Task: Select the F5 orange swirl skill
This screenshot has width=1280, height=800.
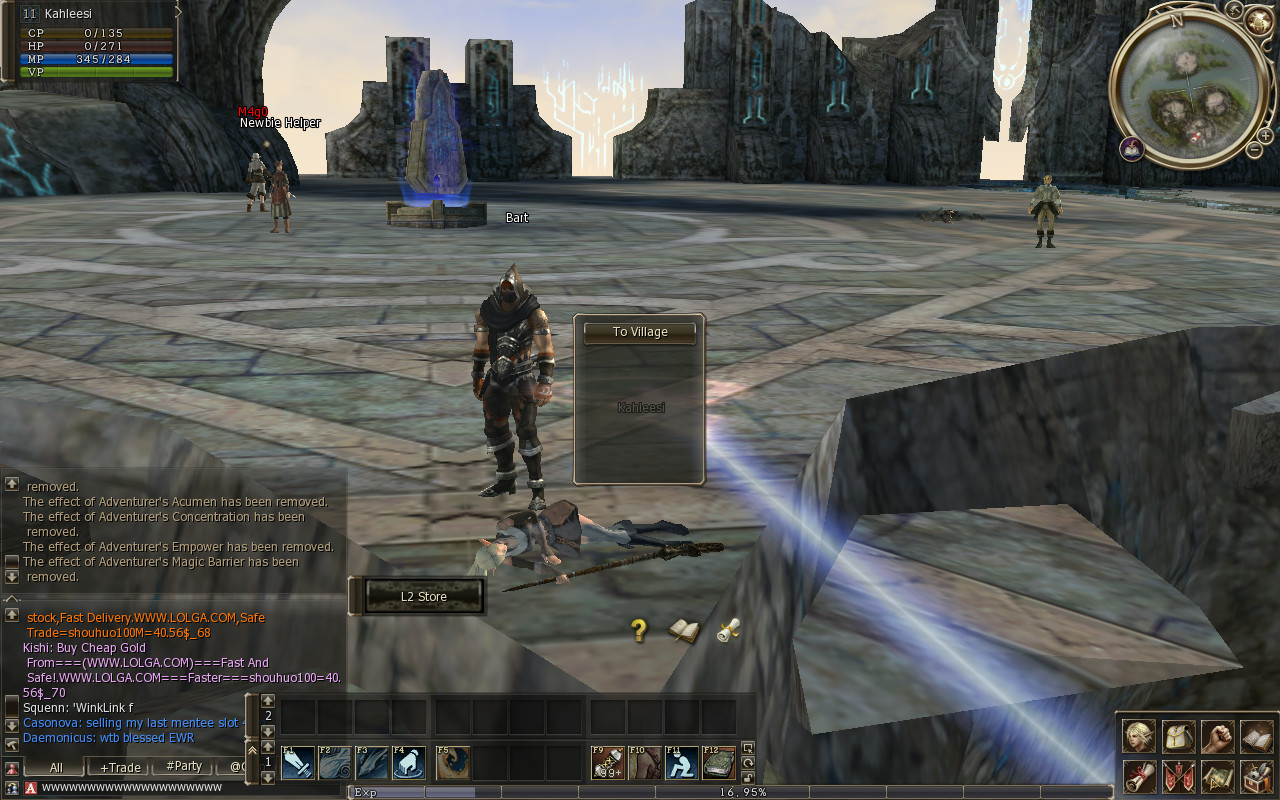Action: click(453, 763)
